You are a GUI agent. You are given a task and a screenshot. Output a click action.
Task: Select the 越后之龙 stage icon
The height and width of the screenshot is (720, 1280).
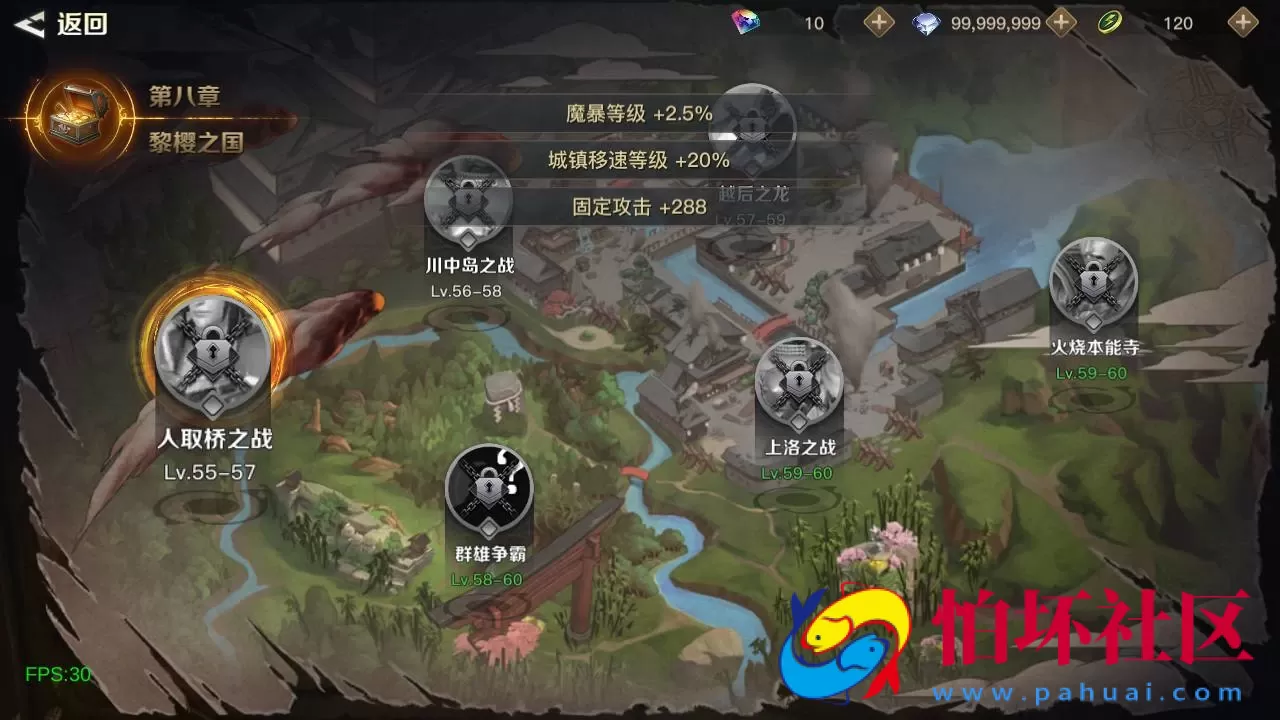pos(752,130)
